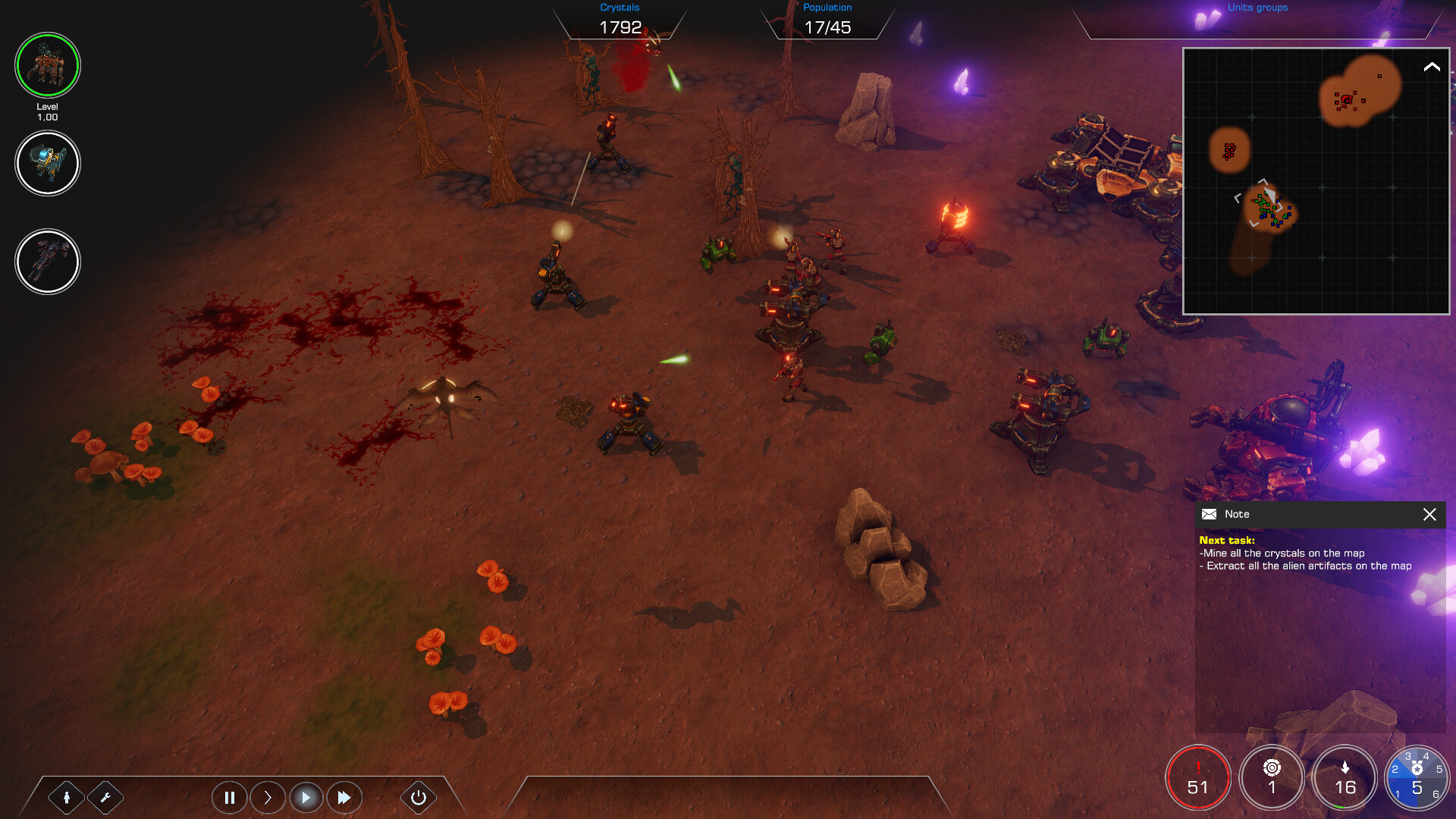This screenshot has height=819, width=1456.
Task: Click the drop counter showing 16
Action: pos(1345,777)
